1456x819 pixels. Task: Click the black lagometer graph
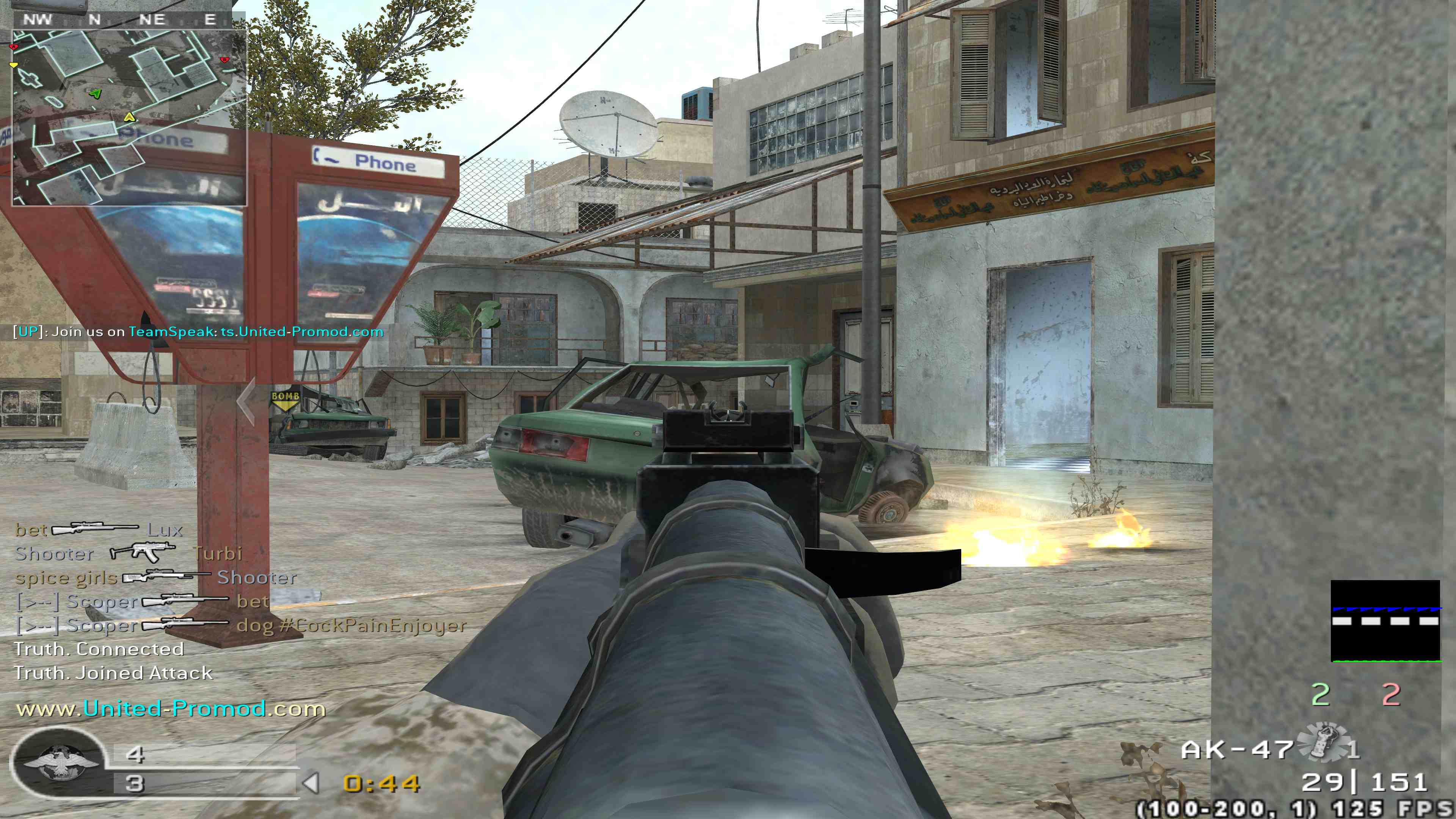[x=1385, y=621]
